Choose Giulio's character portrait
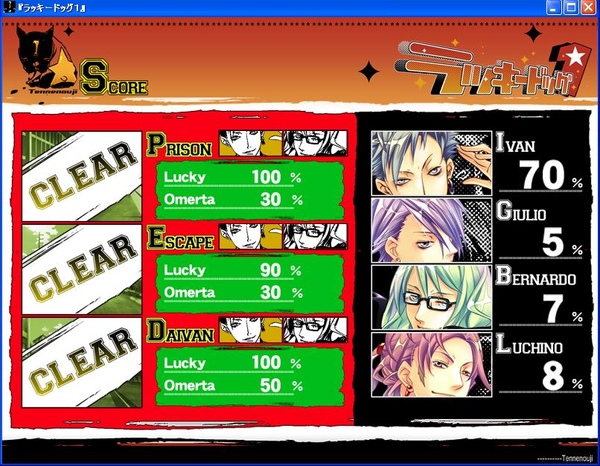The width and height of the screenshot is (600, 466). coord(431,230)
